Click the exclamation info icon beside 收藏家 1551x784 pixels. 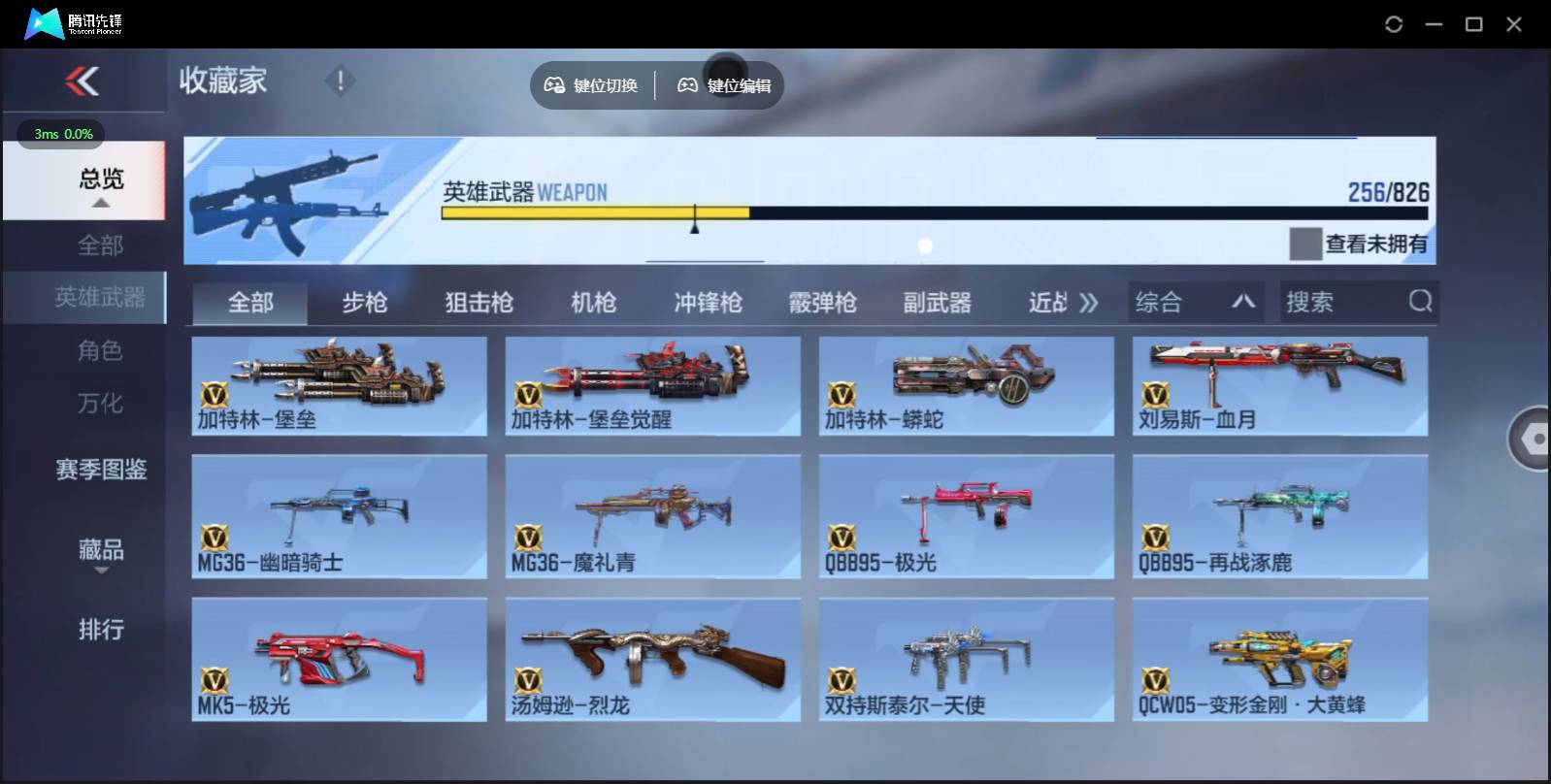(340, 82)
